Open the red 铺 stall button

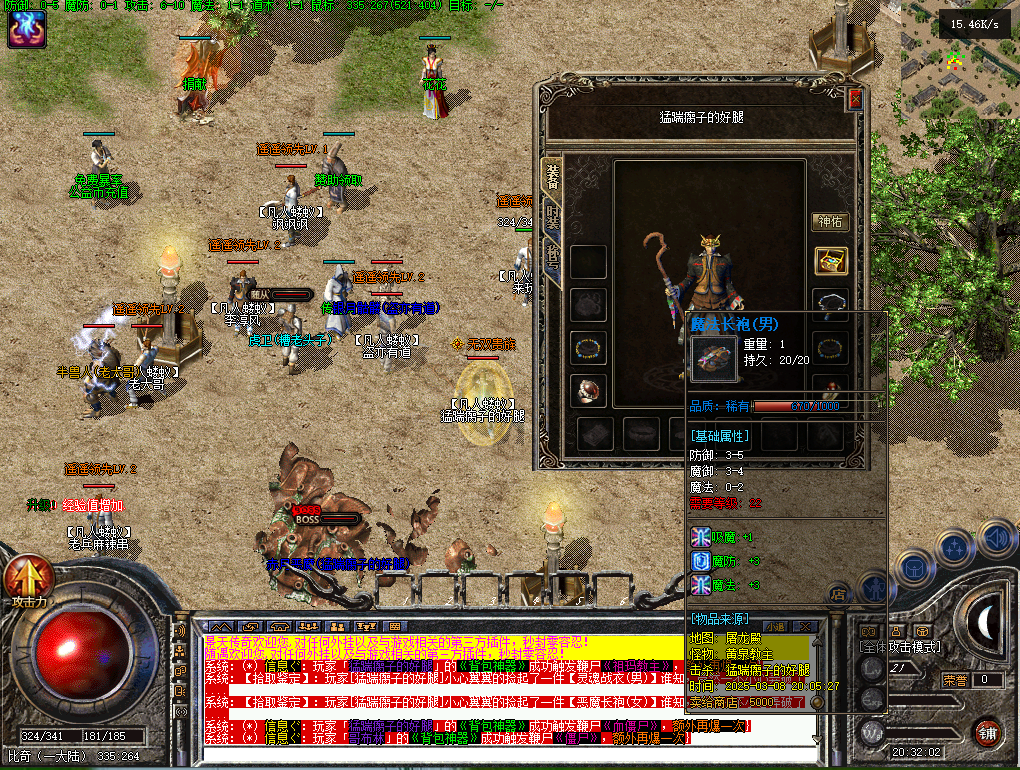pyautogui.click(x=988, y=733)
